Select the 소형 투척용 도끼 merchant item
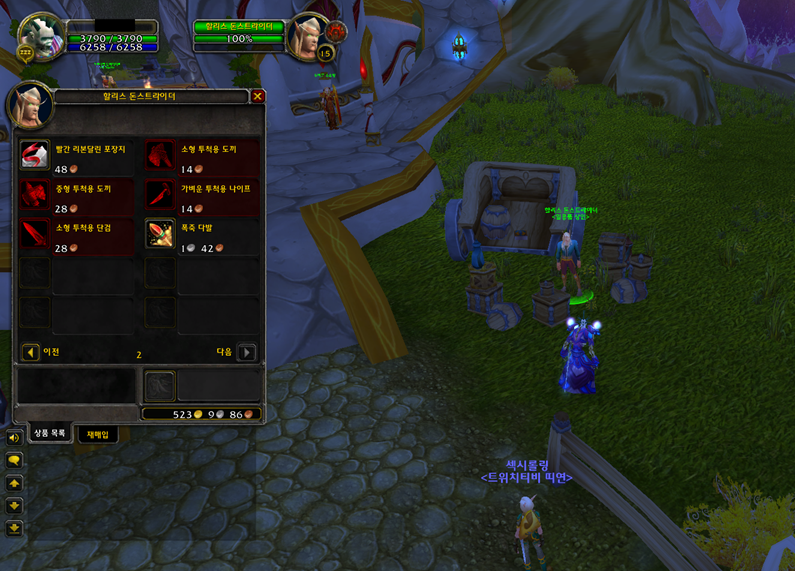The image size is (795, 571). (159, 154)
